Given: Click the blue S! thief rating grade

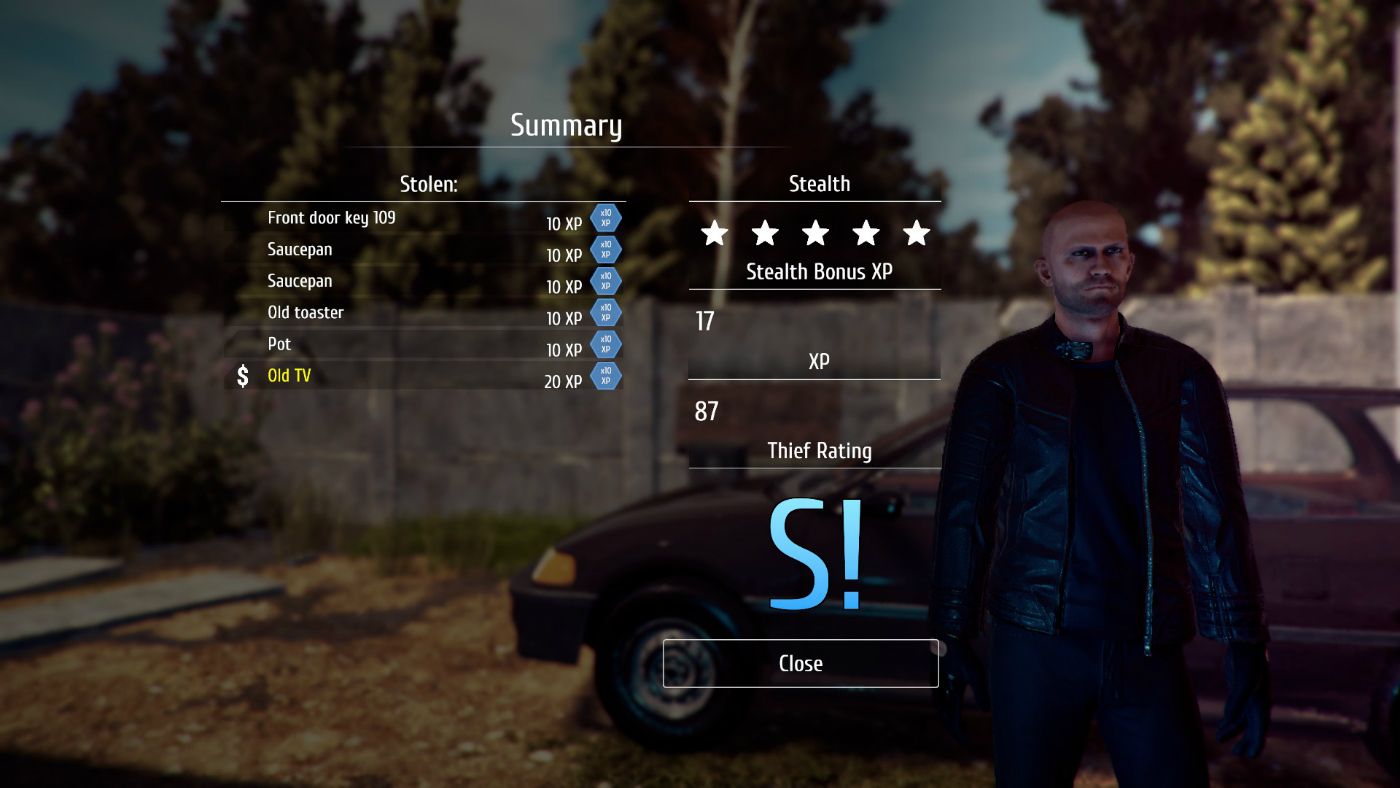Looking at the screenshot, I should point(814,556).
